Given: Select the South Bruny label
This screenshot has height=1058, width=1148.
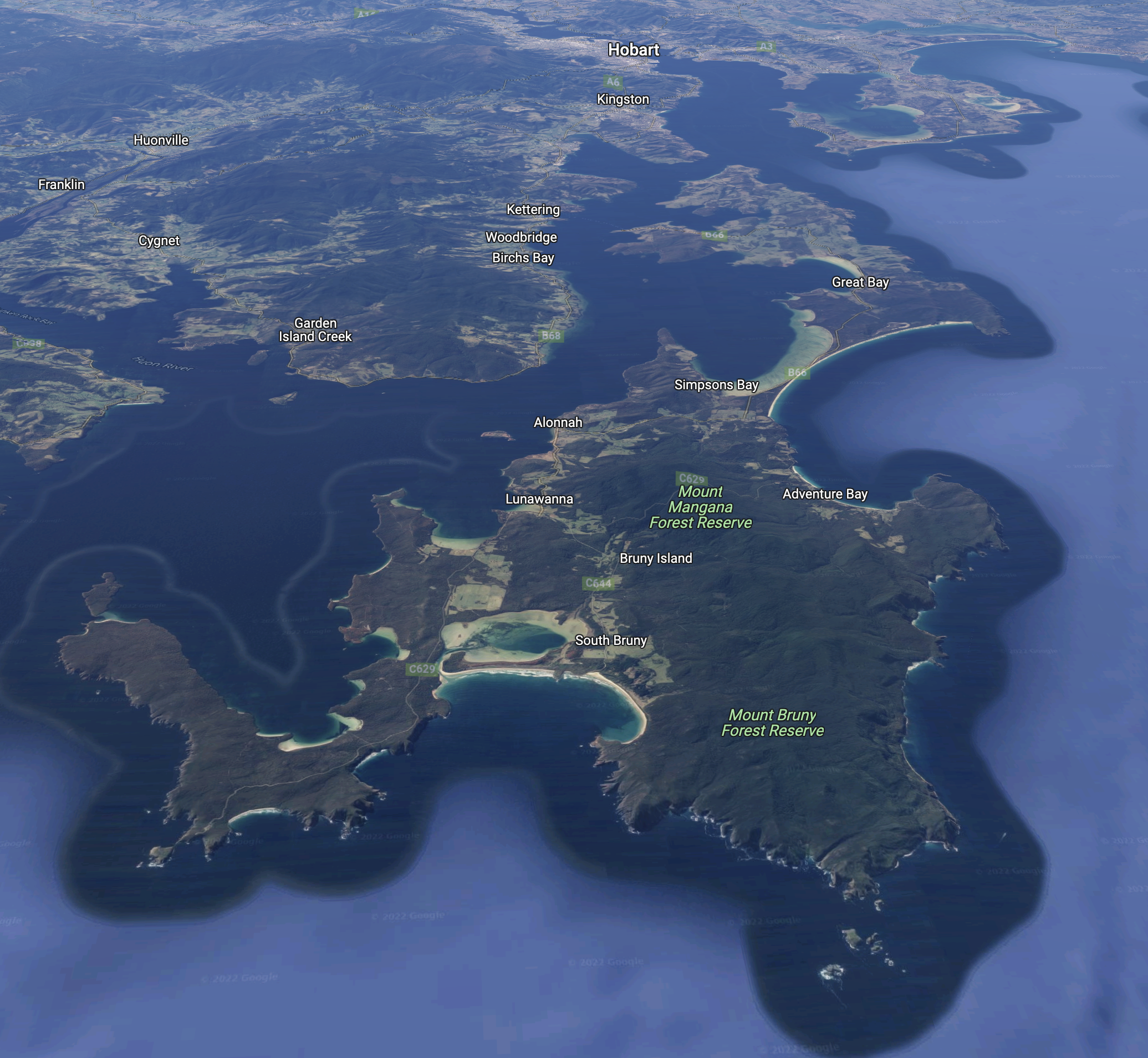Looking at the screenshot, I should (610, 640).
